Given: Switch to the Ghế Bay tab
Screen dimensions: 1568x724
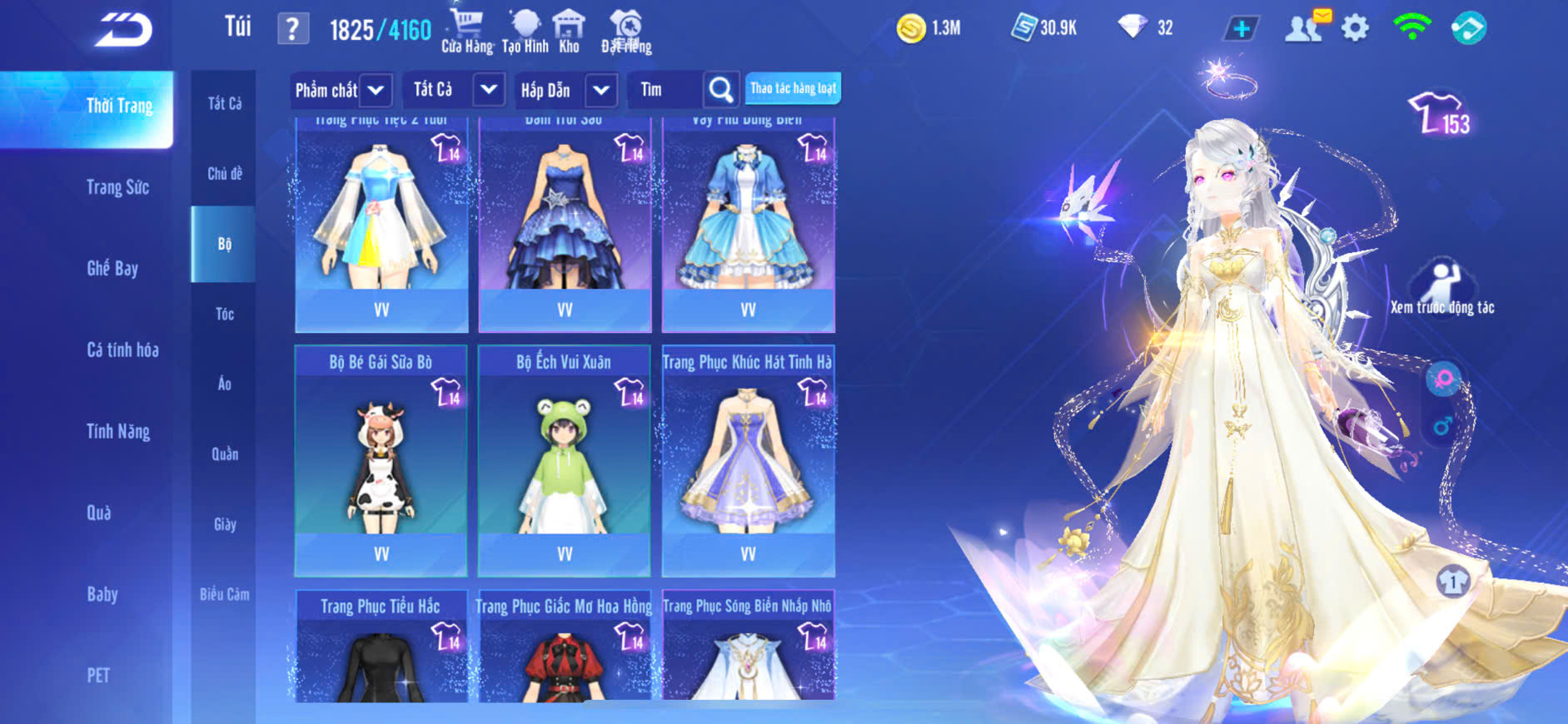Looking at the screenshot, I should point(112,268).
